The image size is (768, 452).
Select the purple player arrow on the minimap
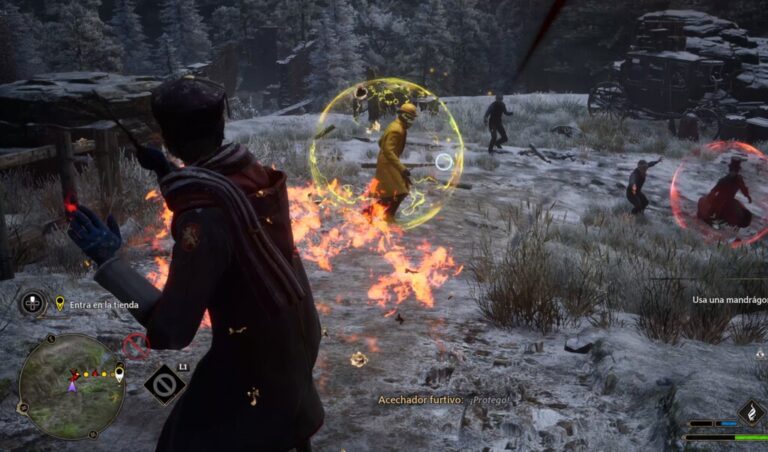coord(72,383)
